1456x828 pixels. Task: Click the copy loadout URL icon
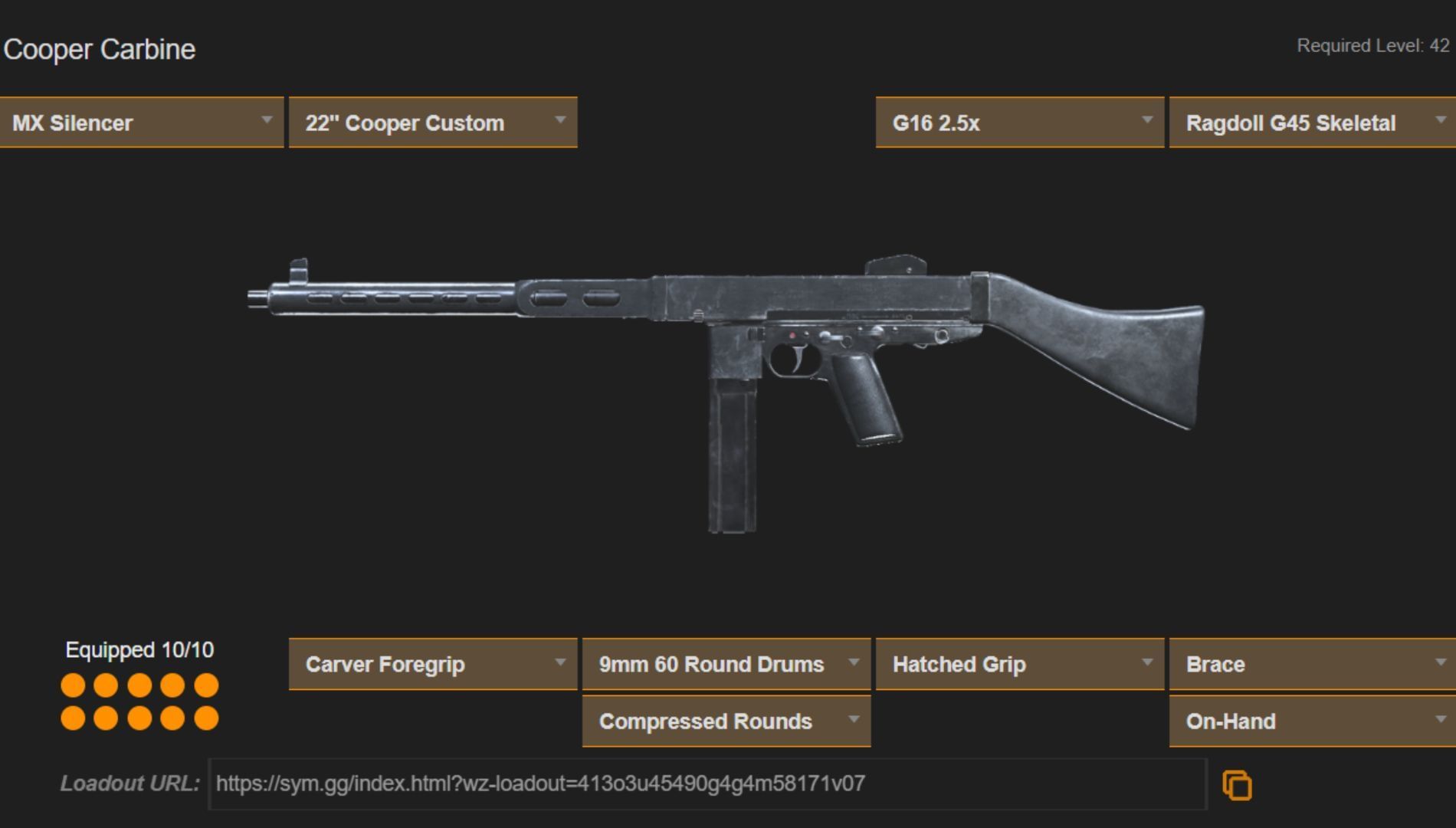1235,784
